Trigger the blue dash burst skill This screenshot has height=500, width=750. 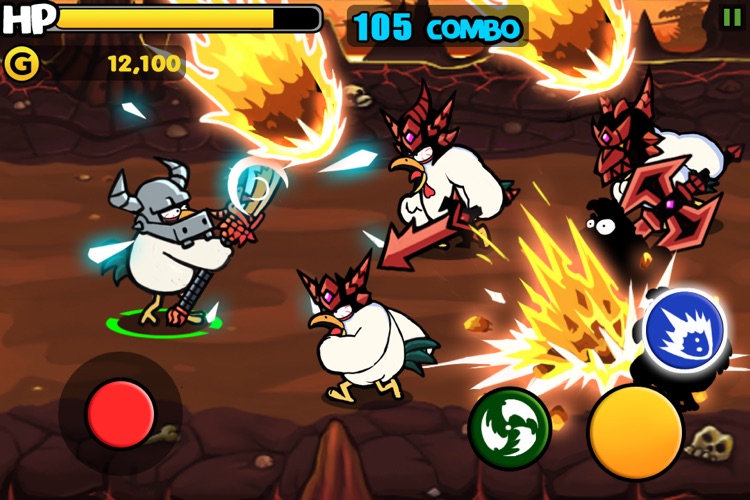683,330
